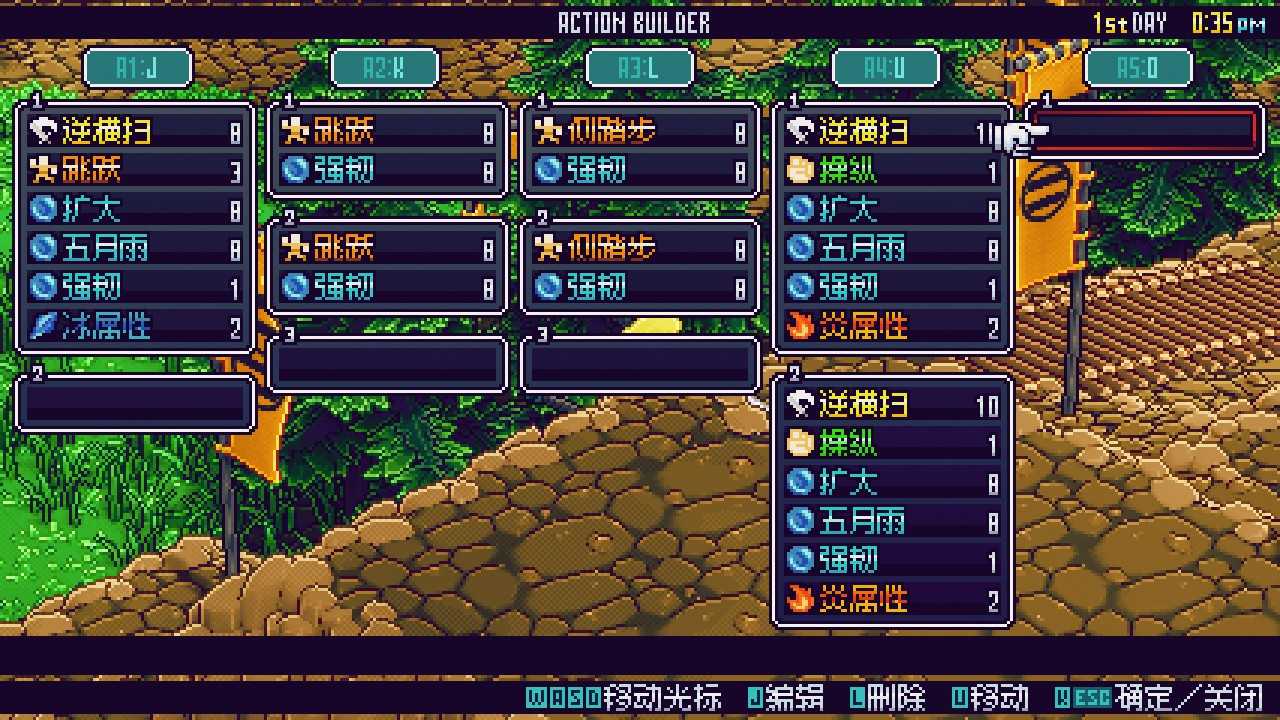Select the highlighted empty slot under A5:O
The width and height of the screenshot is (1280, 720).
tap(1143, 131)
